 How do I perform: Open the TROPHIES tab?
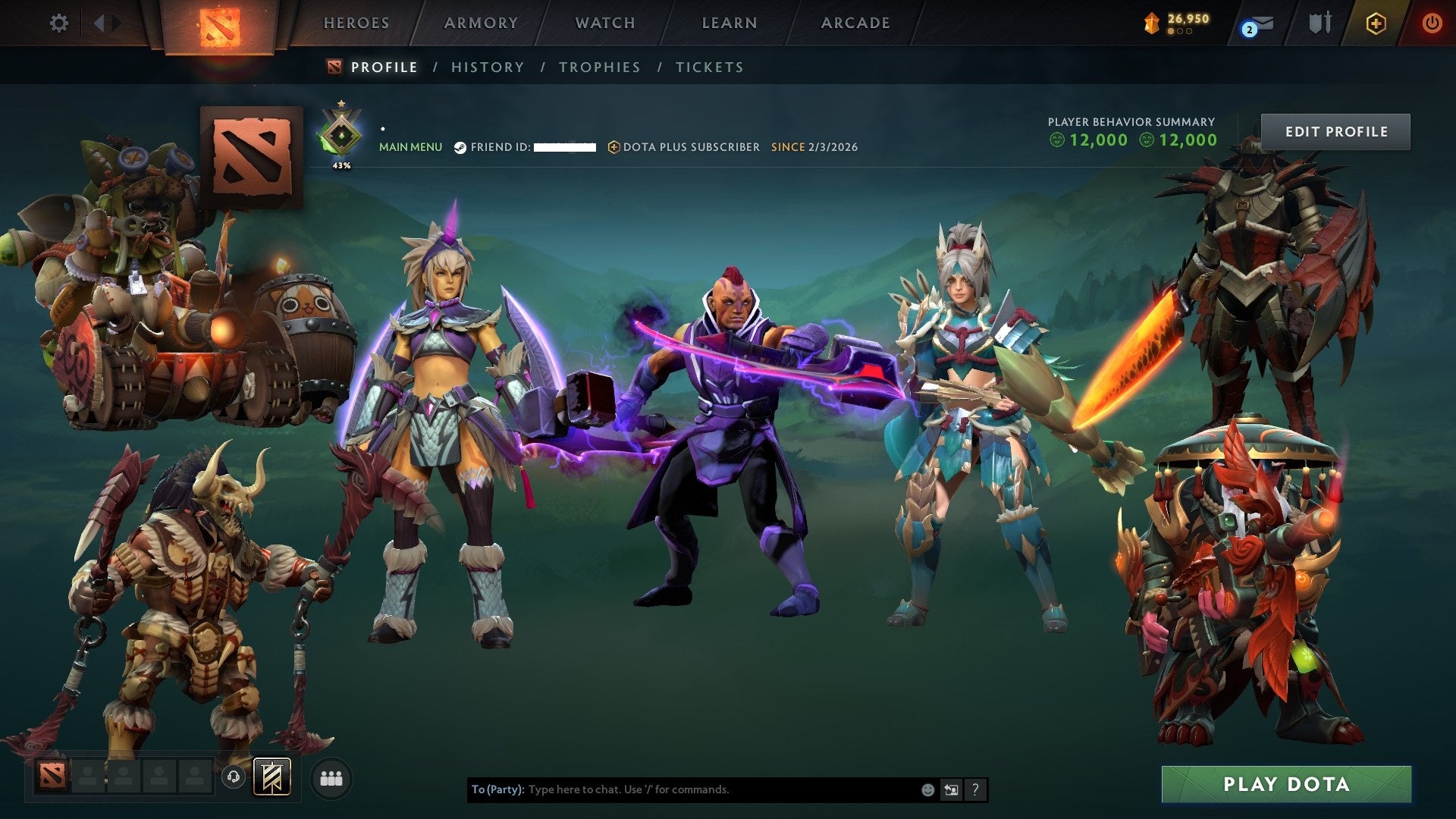pyautogui.click(x=599, y=67)
